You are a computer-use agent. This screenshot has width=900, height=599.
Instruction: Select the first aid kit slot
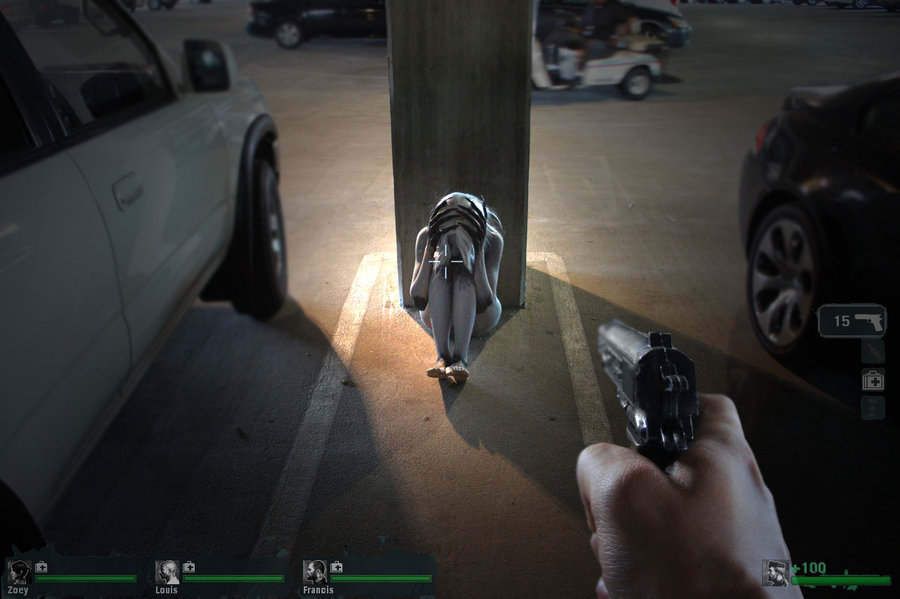873,379
